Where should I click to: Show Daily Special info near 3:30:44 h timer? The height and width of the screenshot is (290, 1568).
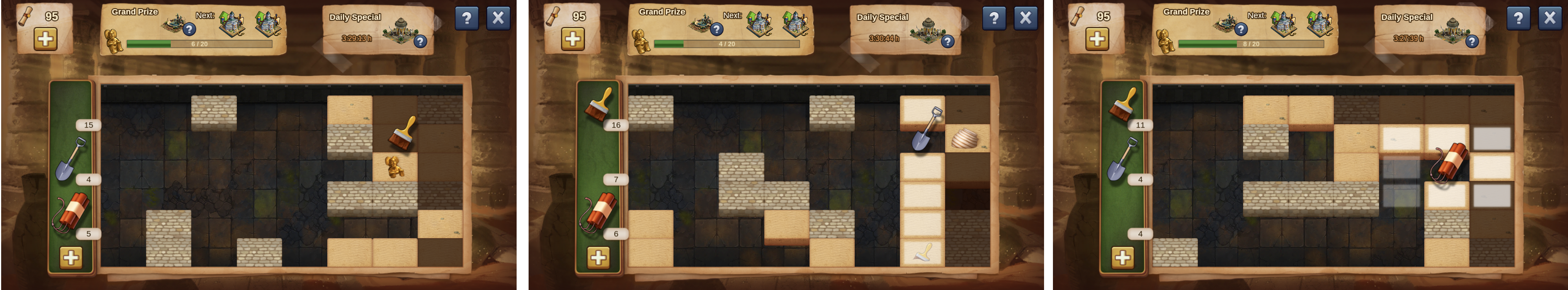pos(947,41)
